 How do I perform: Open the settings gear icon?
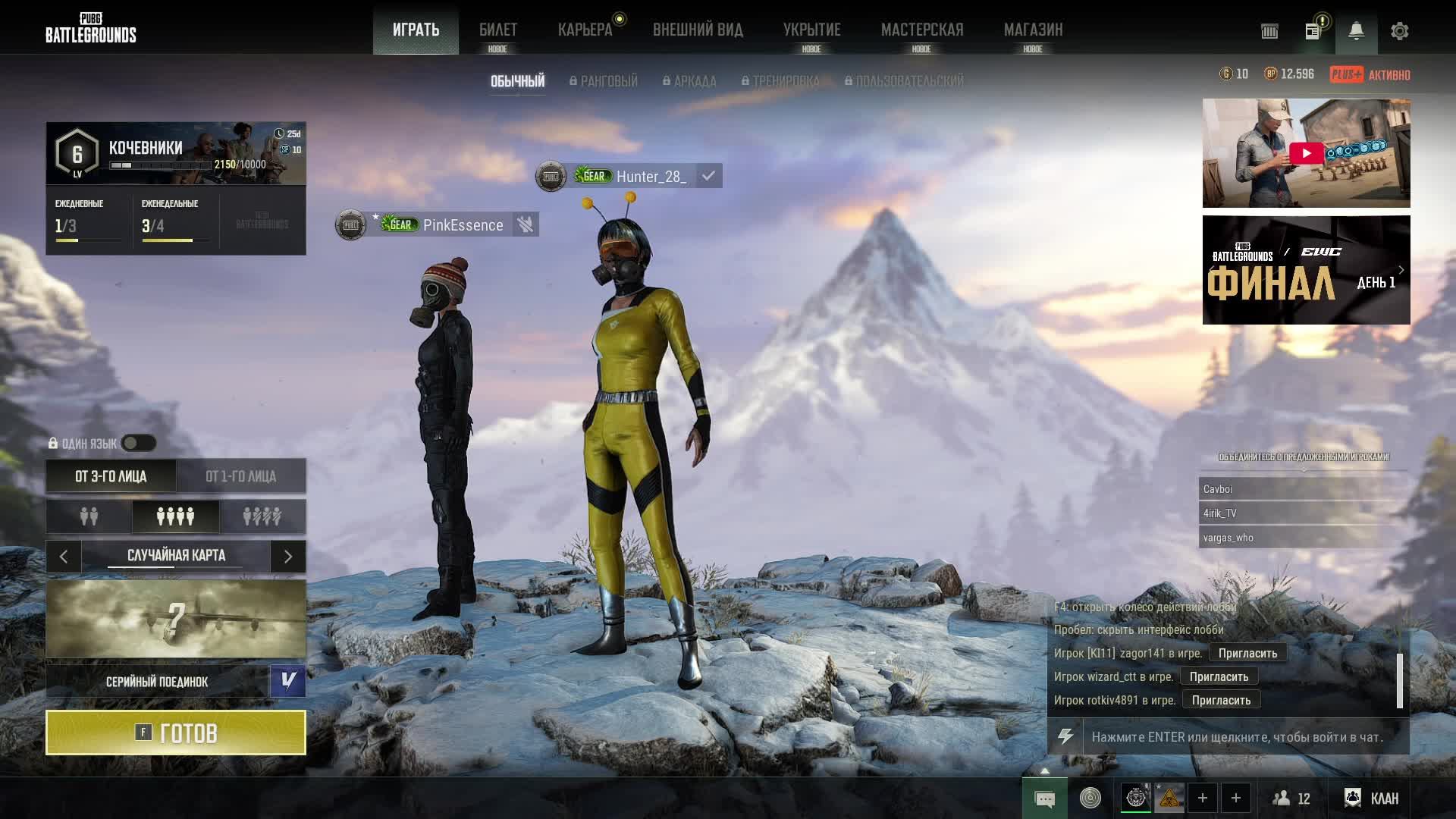point(1399,31)
